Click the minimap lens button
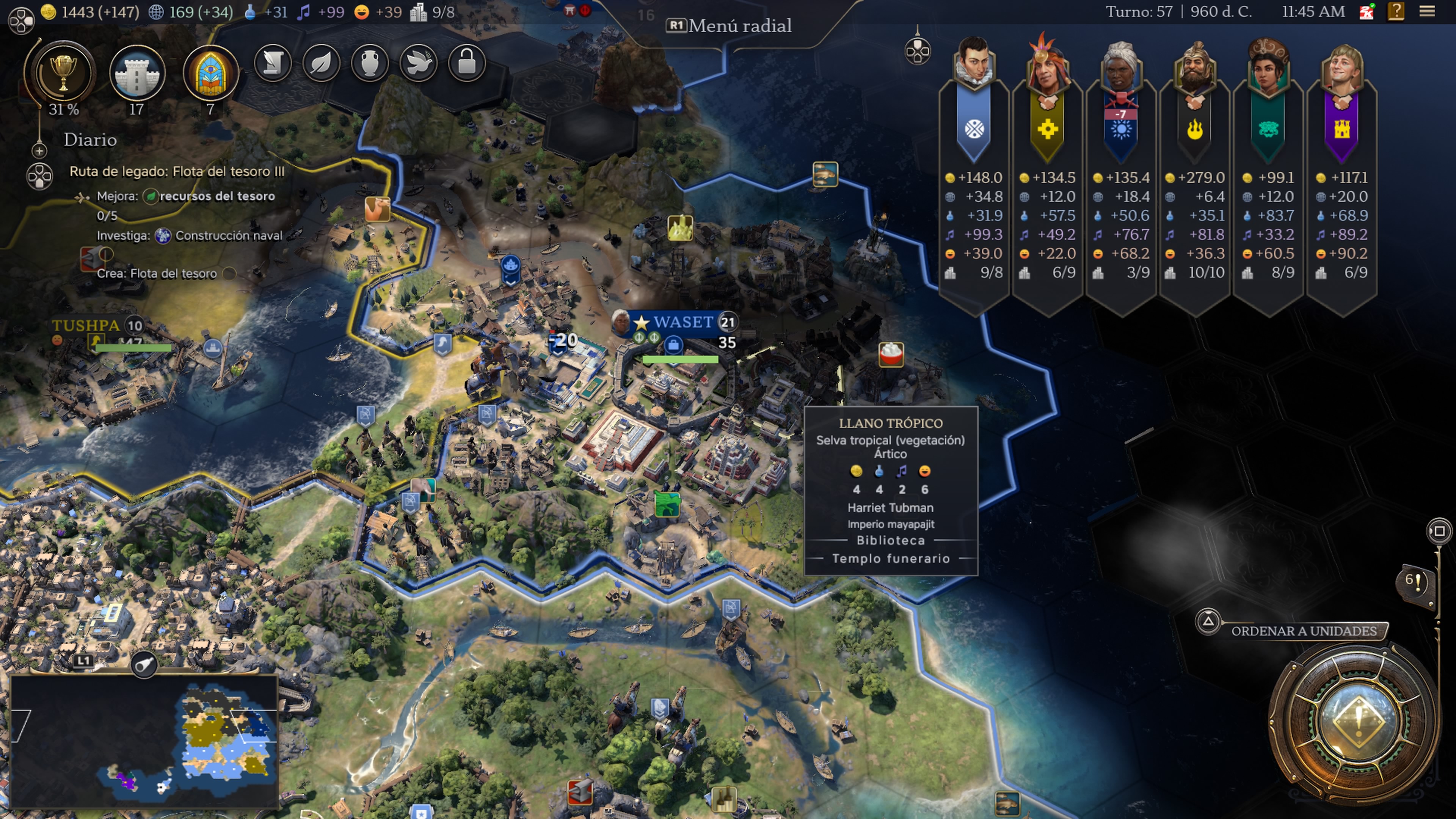The image size is (1456, 819). (x=144, y=664)
